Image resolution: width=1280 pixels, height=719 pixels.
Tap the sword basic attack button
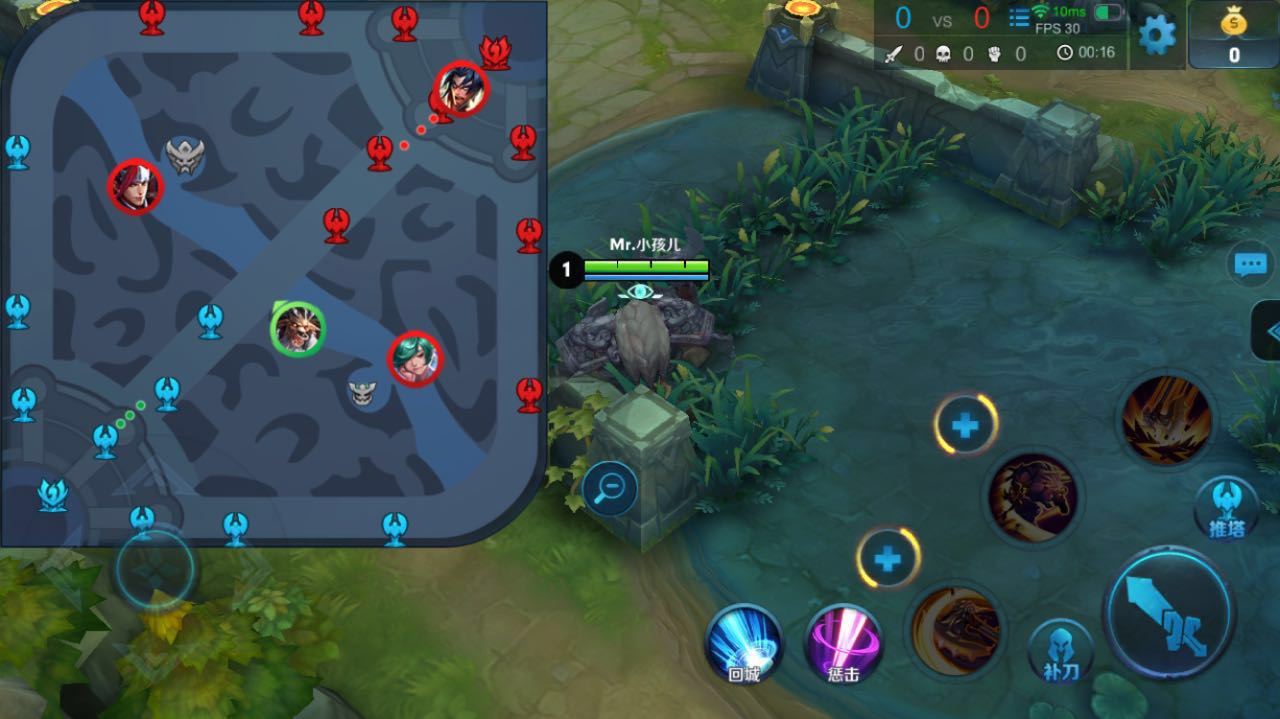pyautogui.click(x=1169, y=613)
